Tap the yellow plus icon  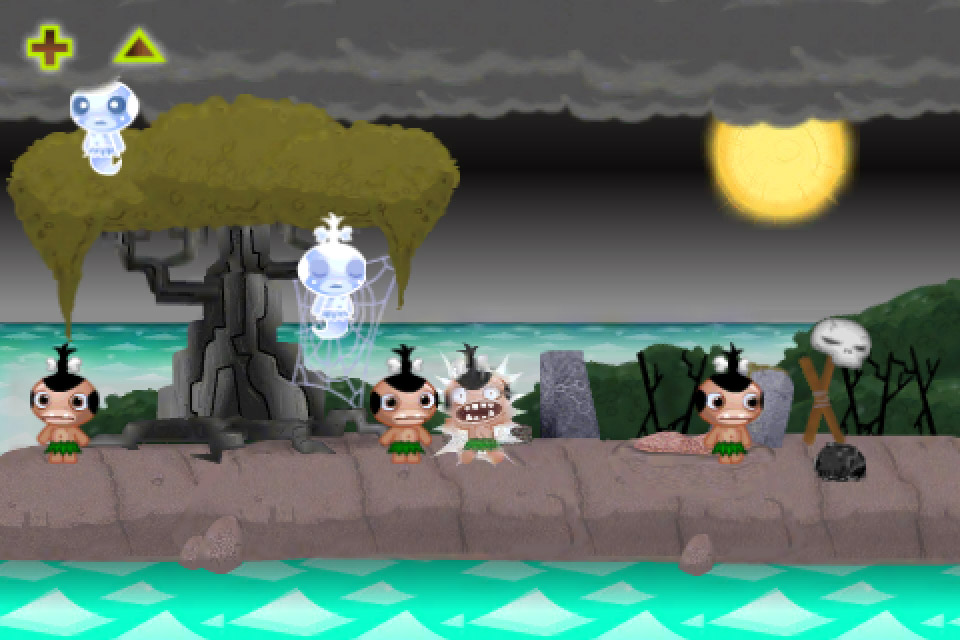tap(49, 47)
